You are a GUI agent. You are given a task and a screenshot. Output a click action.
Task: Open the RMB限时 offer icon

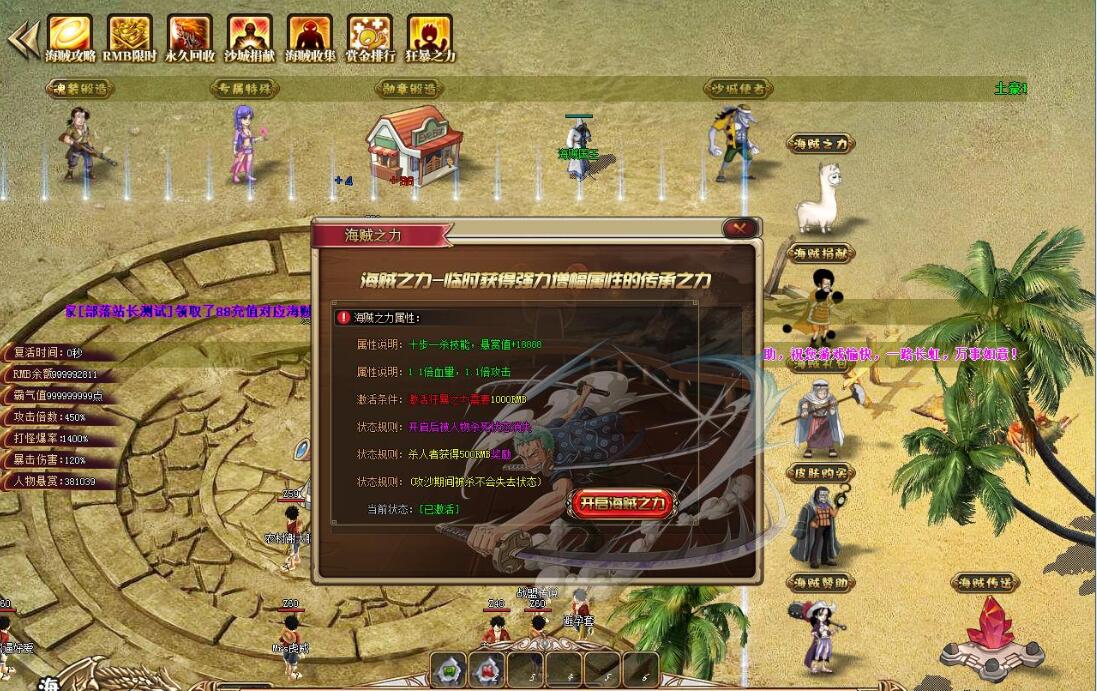[130, 35]
